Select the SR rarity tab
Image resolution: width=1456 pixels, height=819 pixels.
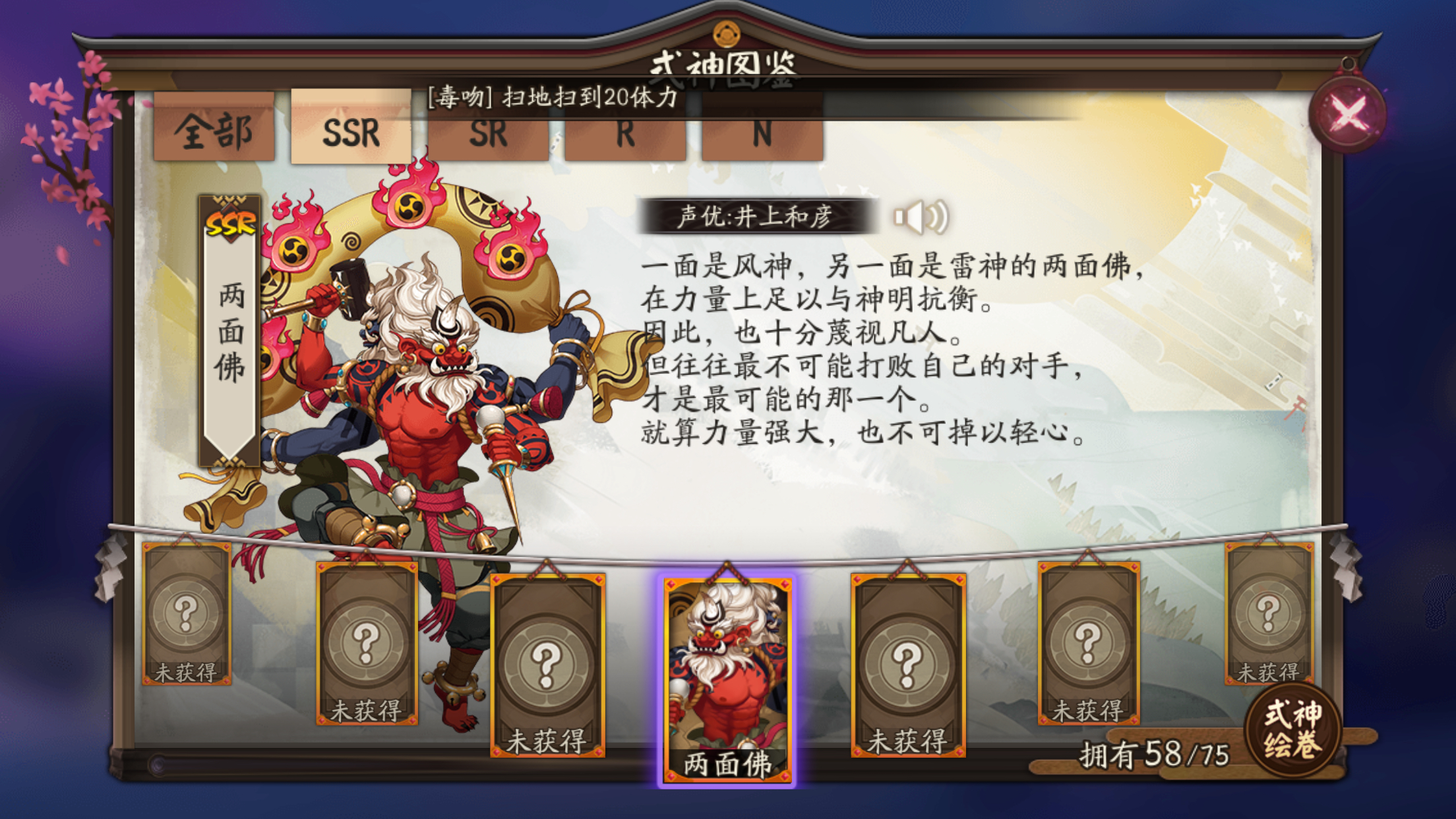491,132
